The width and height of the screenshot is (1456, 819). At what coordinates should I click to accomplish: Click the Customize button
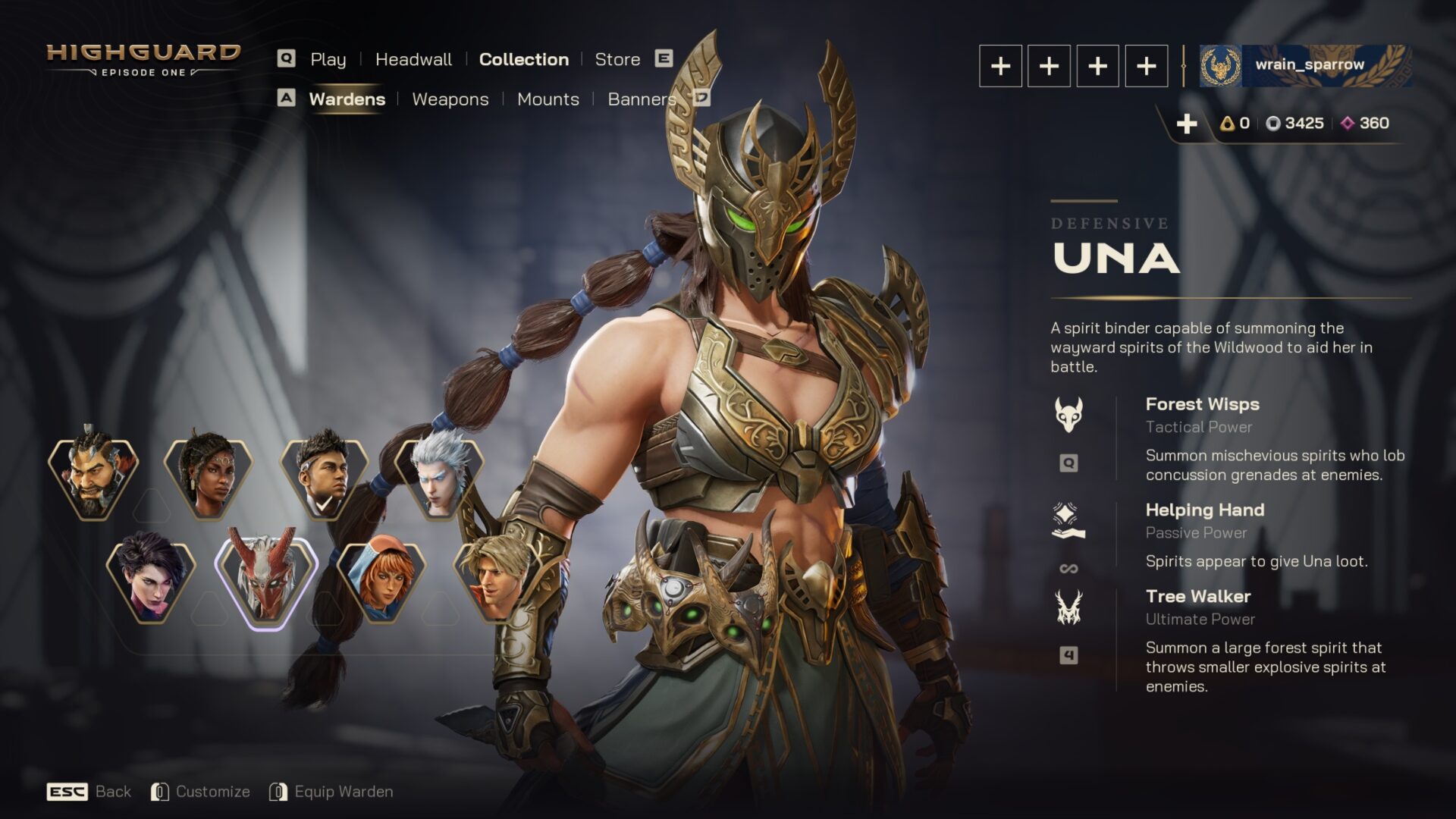213,791
